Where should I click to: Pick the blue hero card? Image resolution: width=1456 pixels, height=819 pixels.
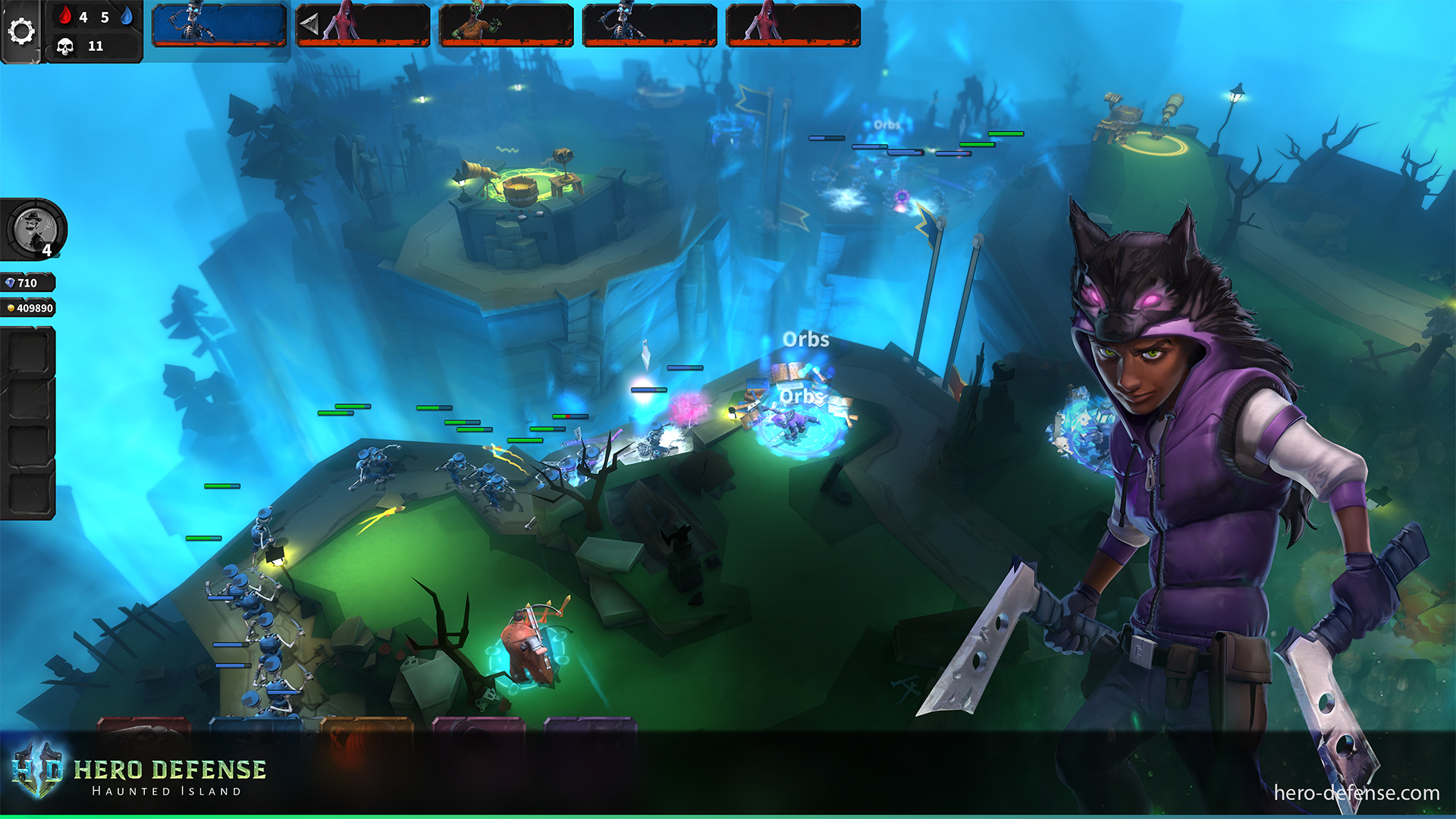pyautogui.click(x=256, y=726)
